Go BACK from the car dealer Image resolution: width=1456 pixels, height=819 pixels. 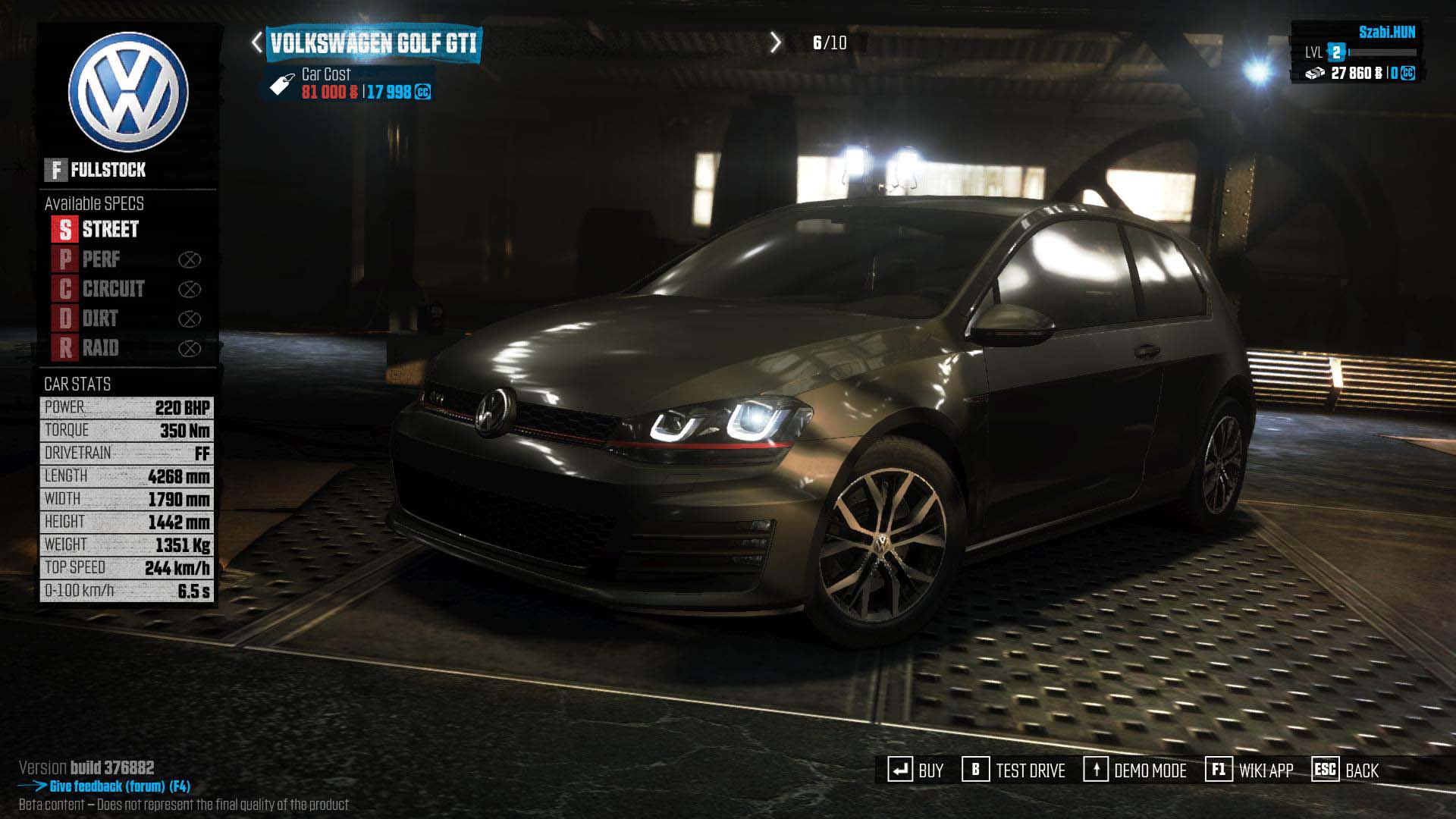(1345, 770)
